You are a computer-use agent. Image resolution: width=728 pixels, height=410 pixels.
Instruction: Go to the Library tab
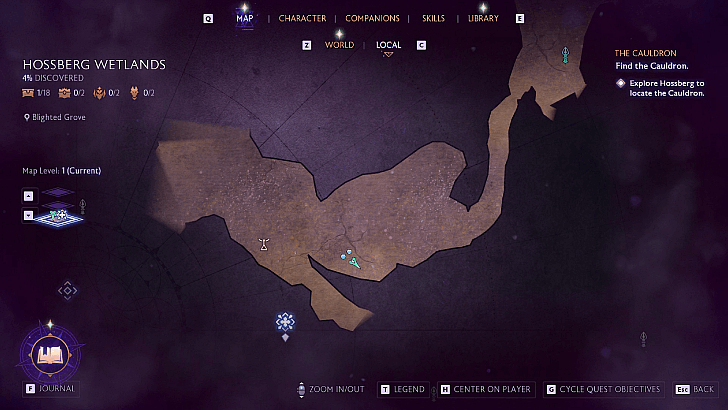(x=483, y=18)
